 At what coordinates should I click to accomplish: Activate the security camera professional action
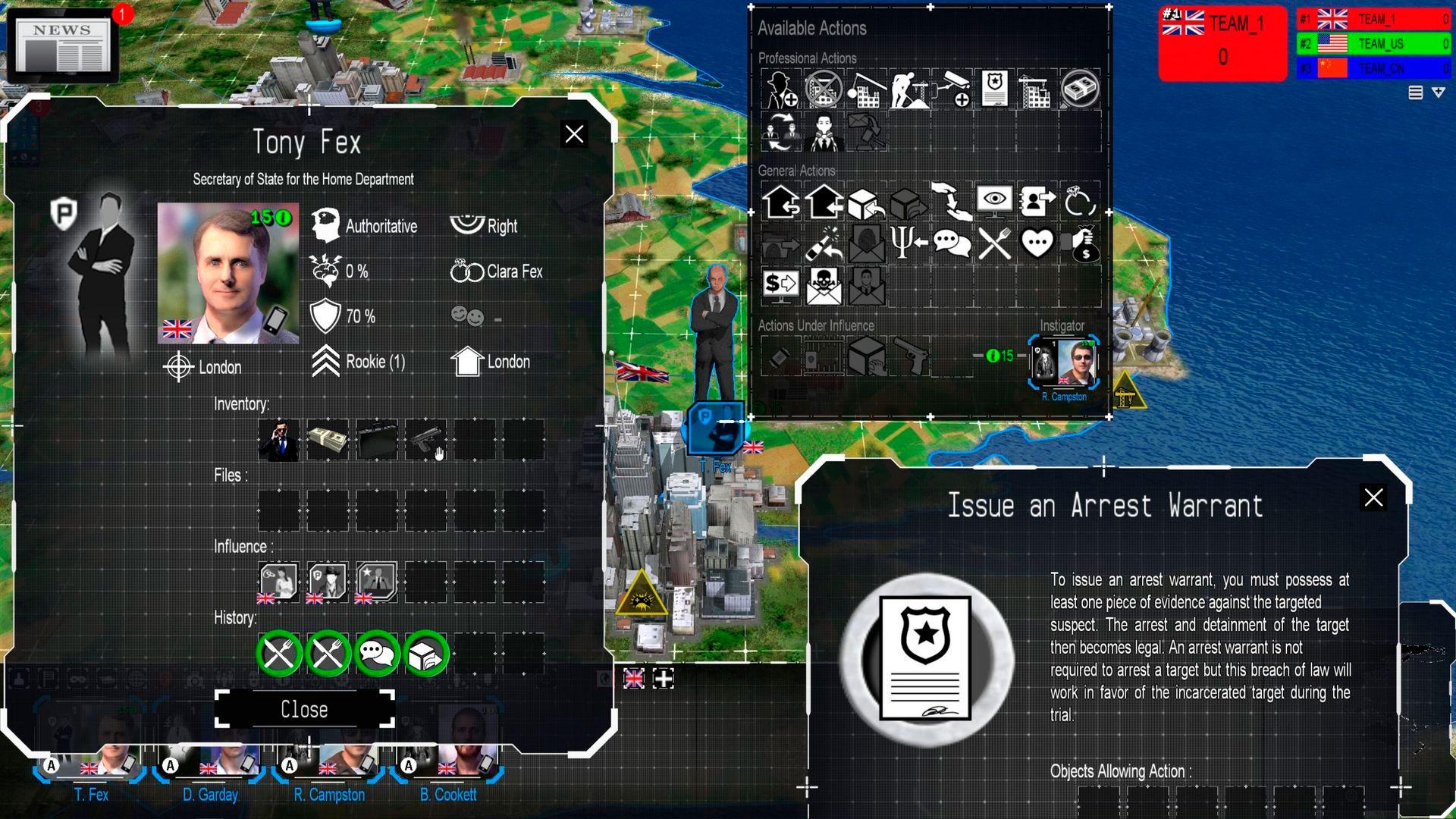click(952, 89)
